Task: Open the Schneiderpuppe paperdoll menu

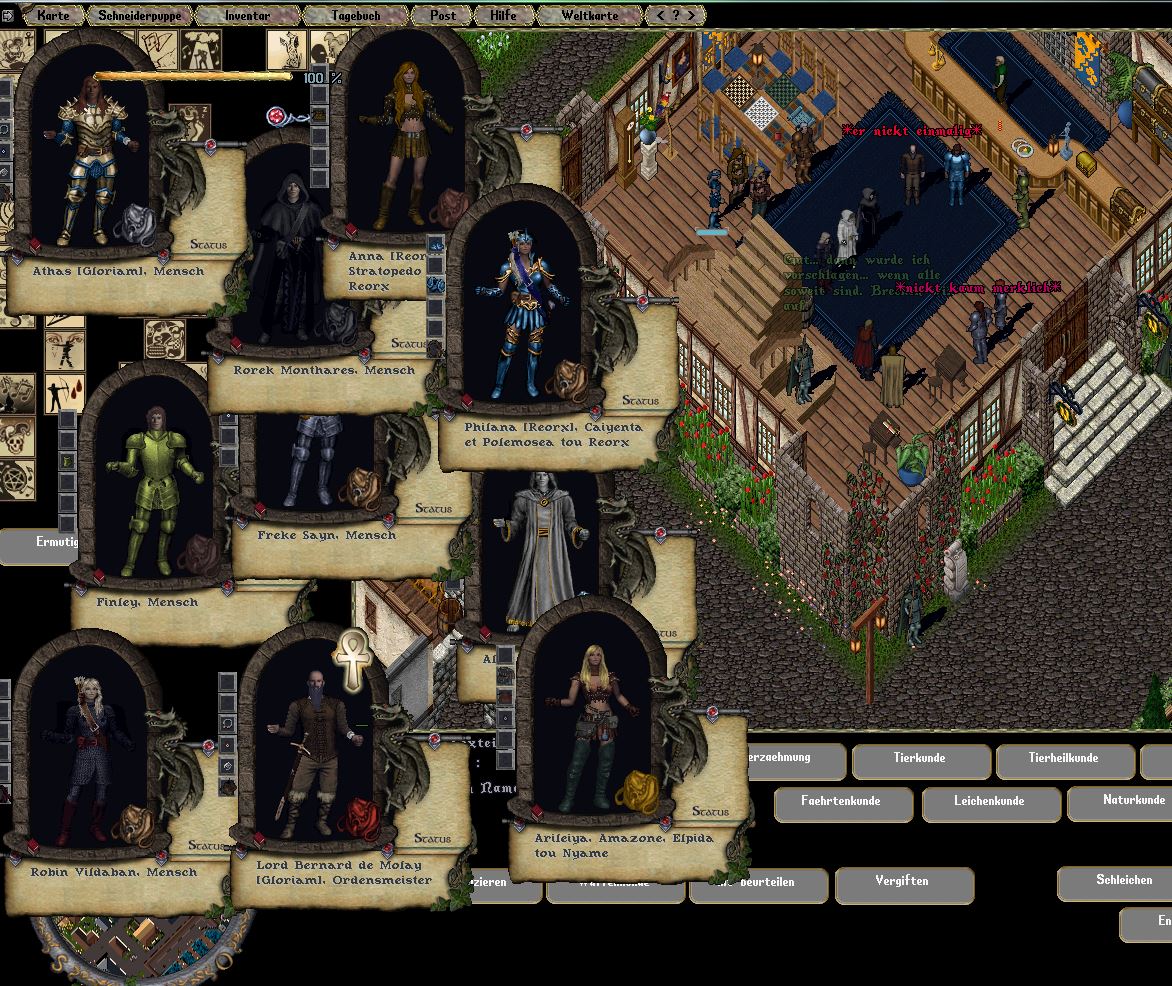Action: point(139,15)
